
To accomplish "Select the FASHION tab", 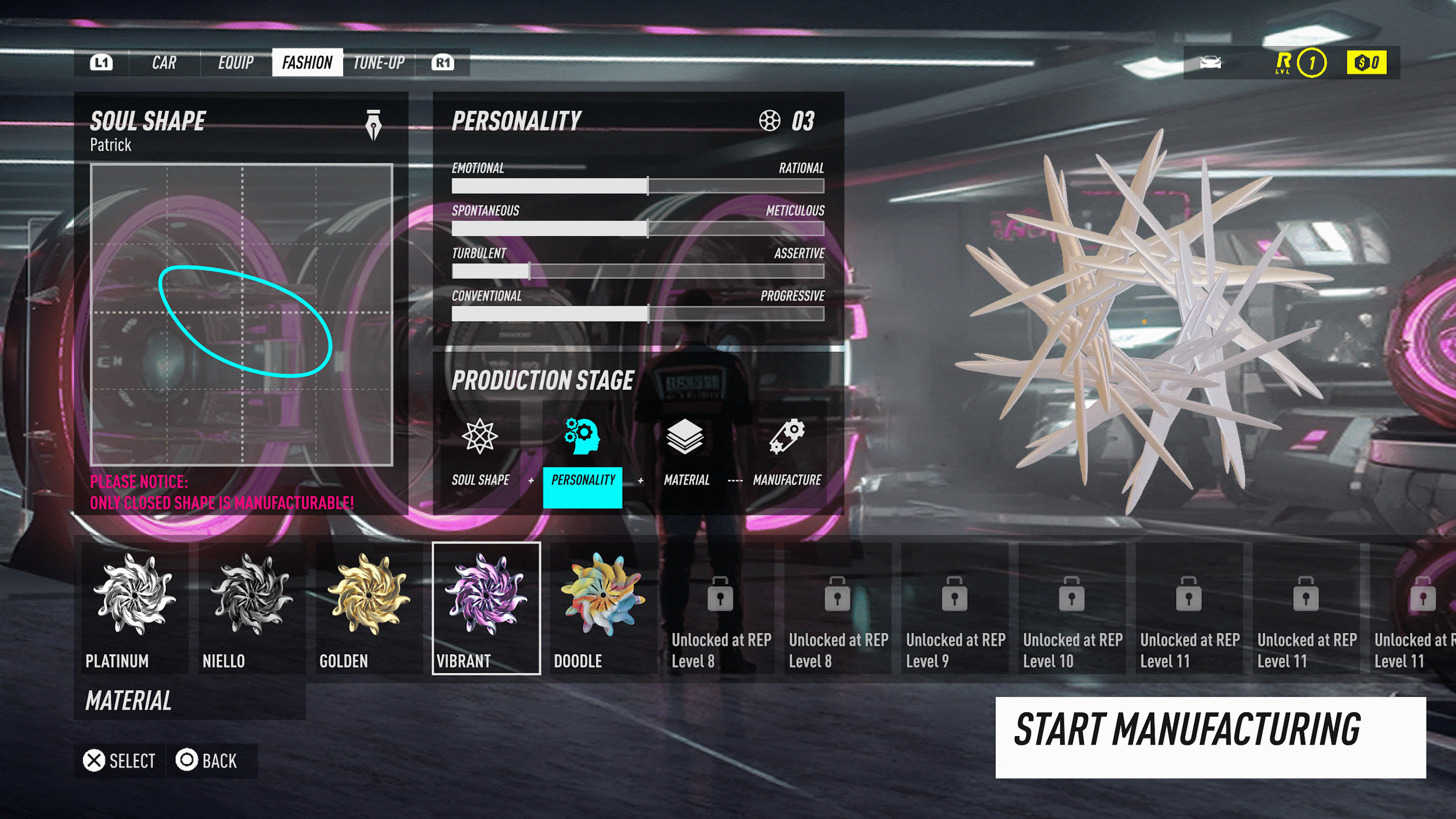I will point(307,63).
